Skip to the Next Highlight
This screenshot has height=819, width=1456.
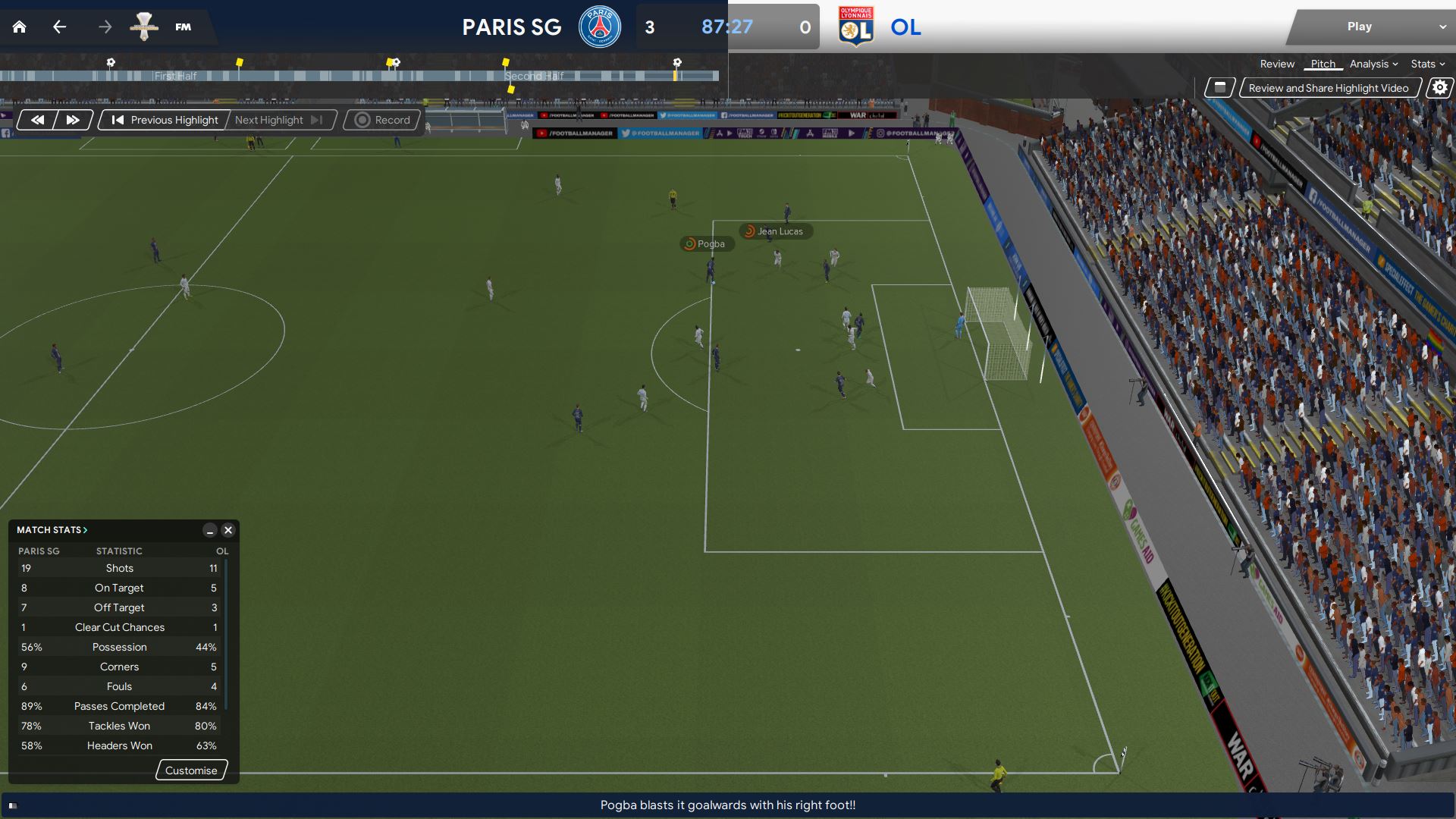(278, 120)
